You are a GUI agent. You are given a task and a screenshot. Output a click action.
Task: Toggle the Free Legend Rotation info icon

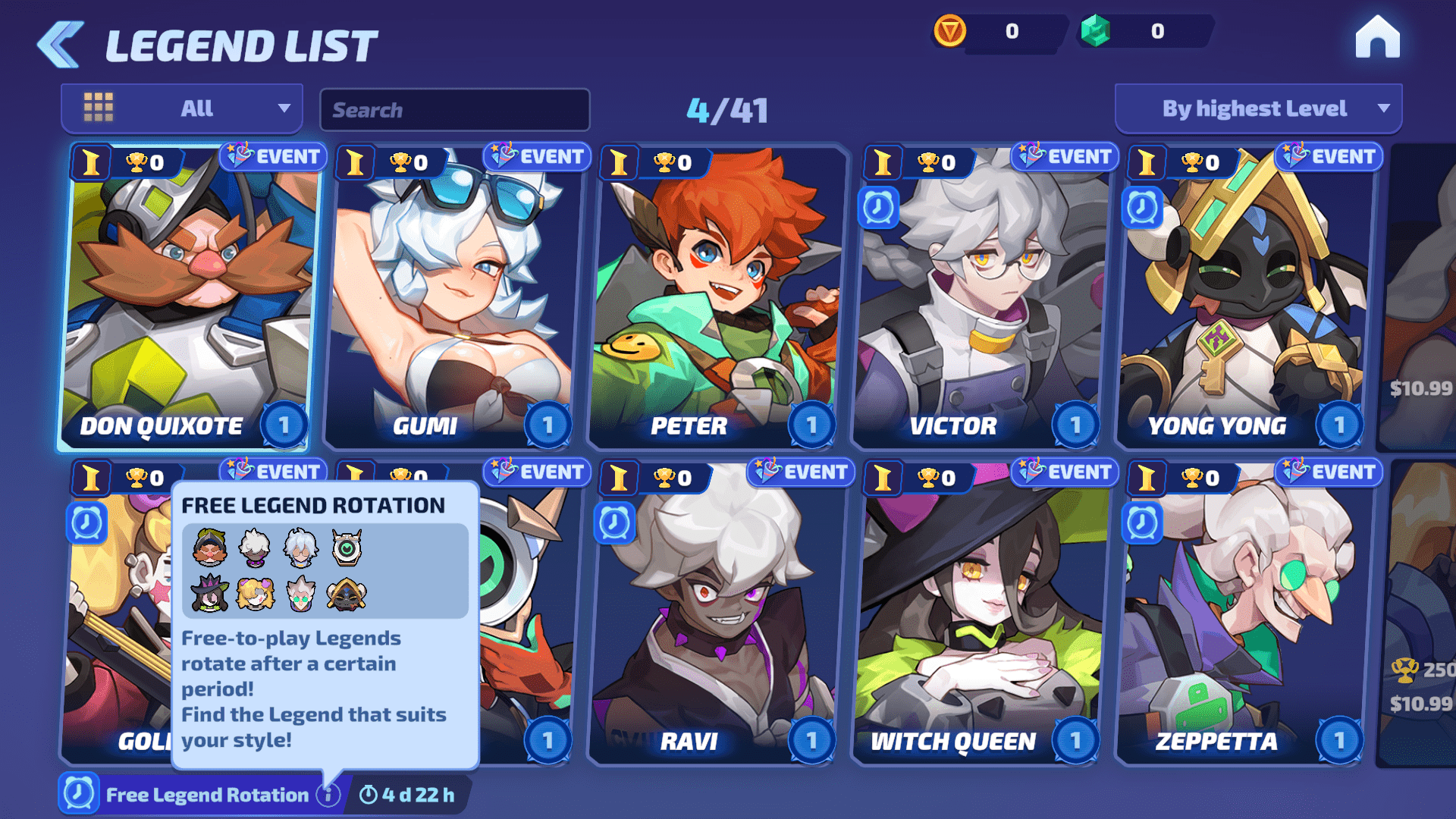[328, 795]
